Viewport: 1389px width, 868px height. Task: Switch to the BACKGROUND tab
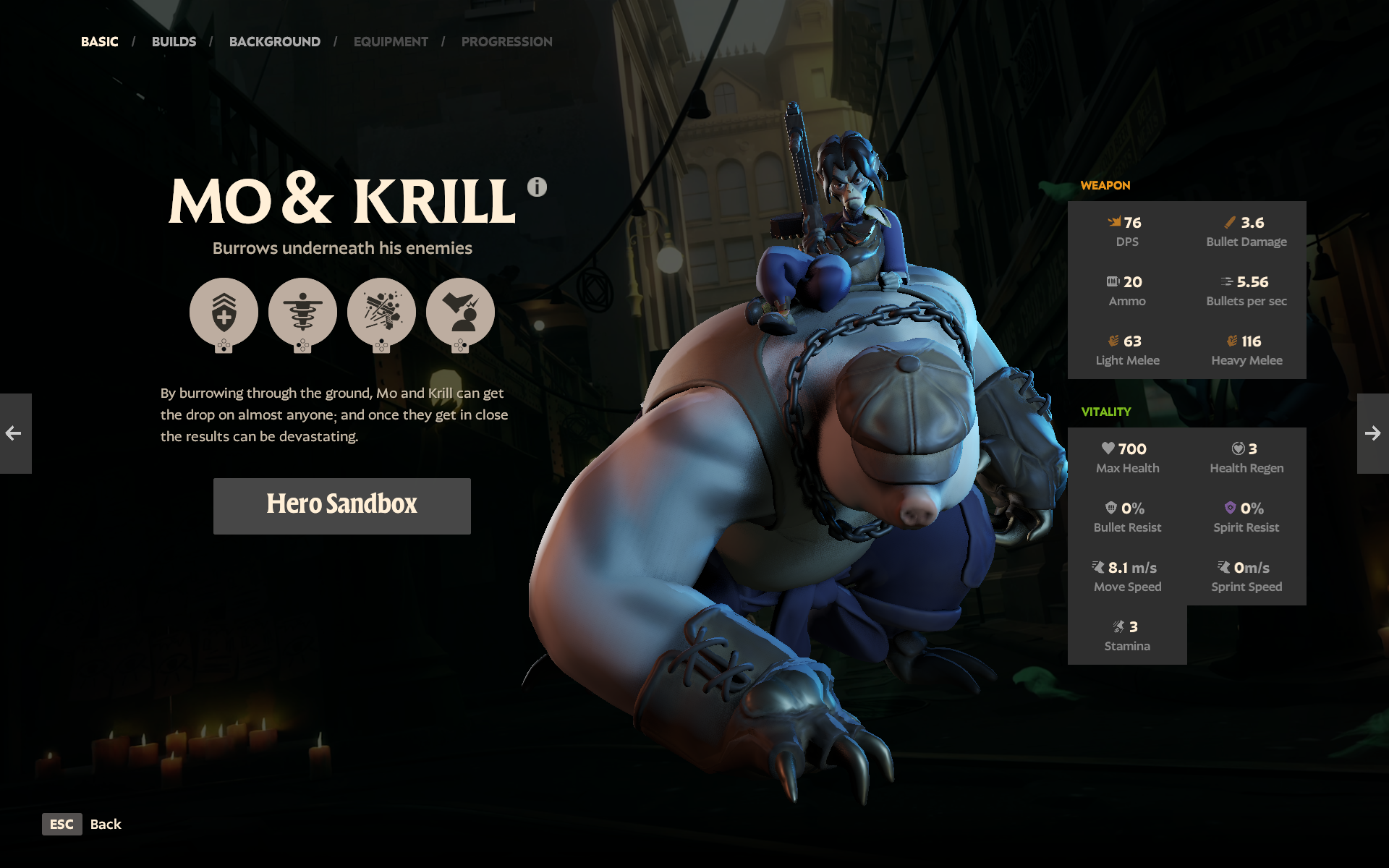pyautogui.click(x=275, y=41)
